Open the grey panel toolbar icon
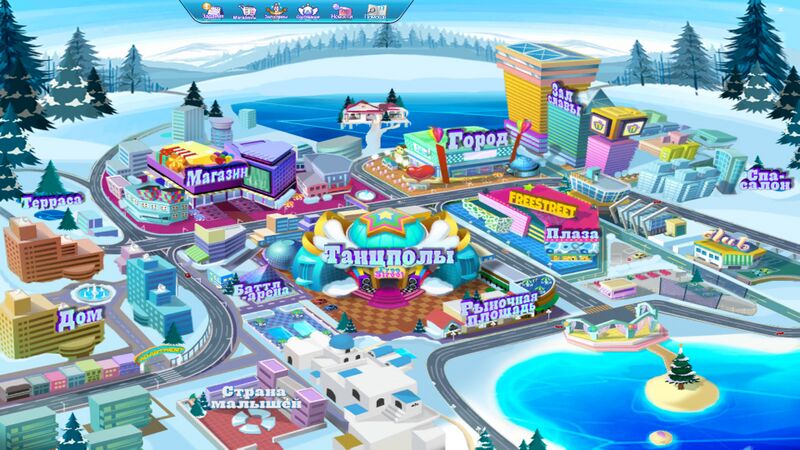The width and height of the screenshot is (800, 450). (x=375, y=11)
